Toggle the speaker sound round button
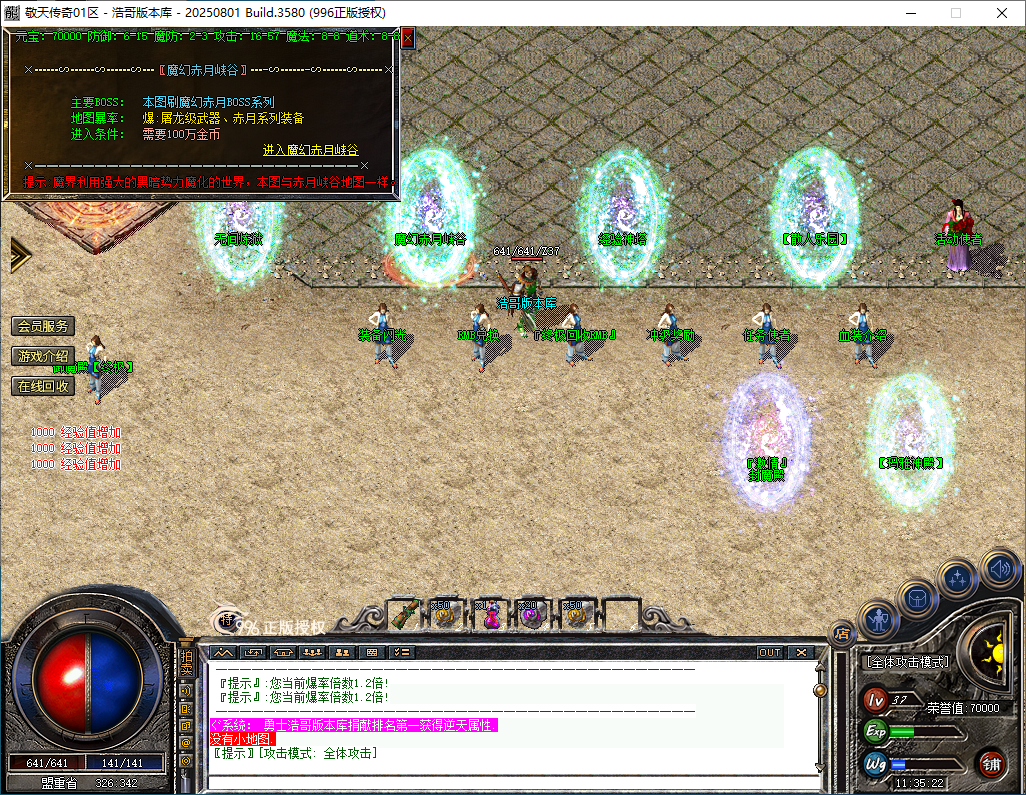 click(x=998, y=568)
